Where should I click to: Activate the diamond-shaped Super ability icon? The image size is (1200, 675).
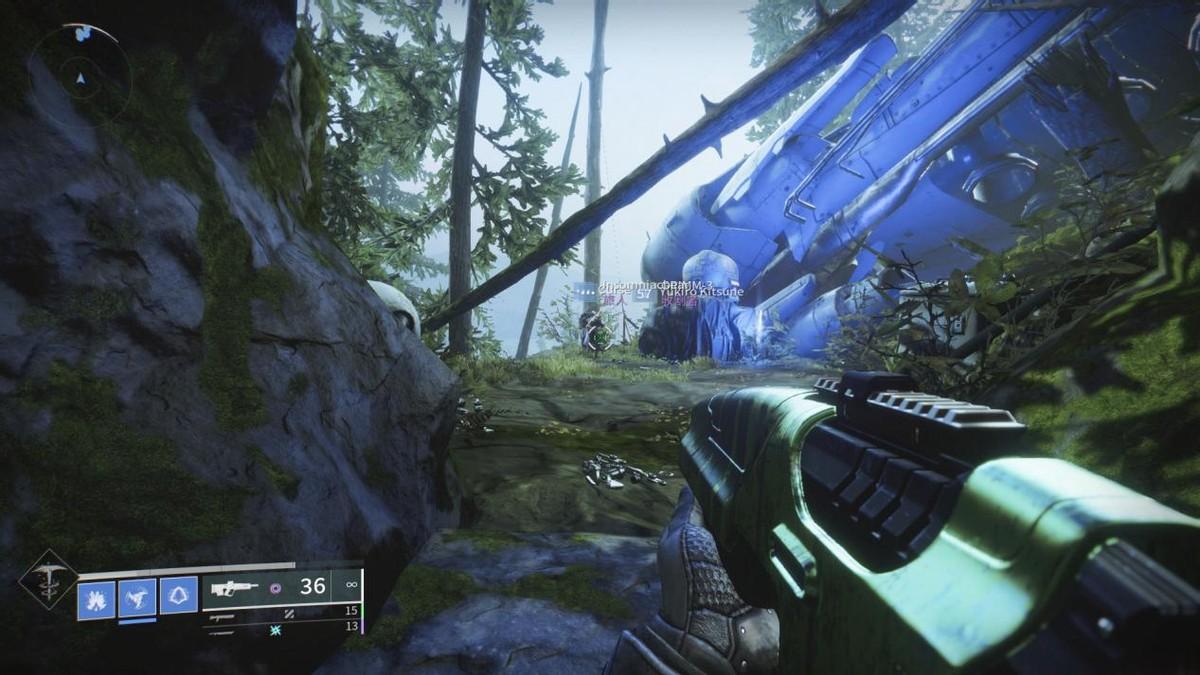point(47,580)
